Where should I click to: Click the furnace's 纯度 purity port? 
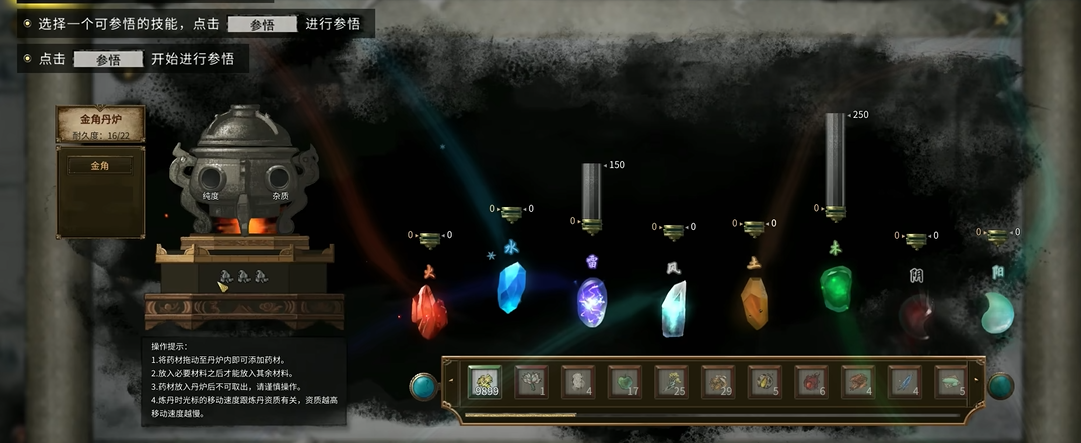click(211, 181)
